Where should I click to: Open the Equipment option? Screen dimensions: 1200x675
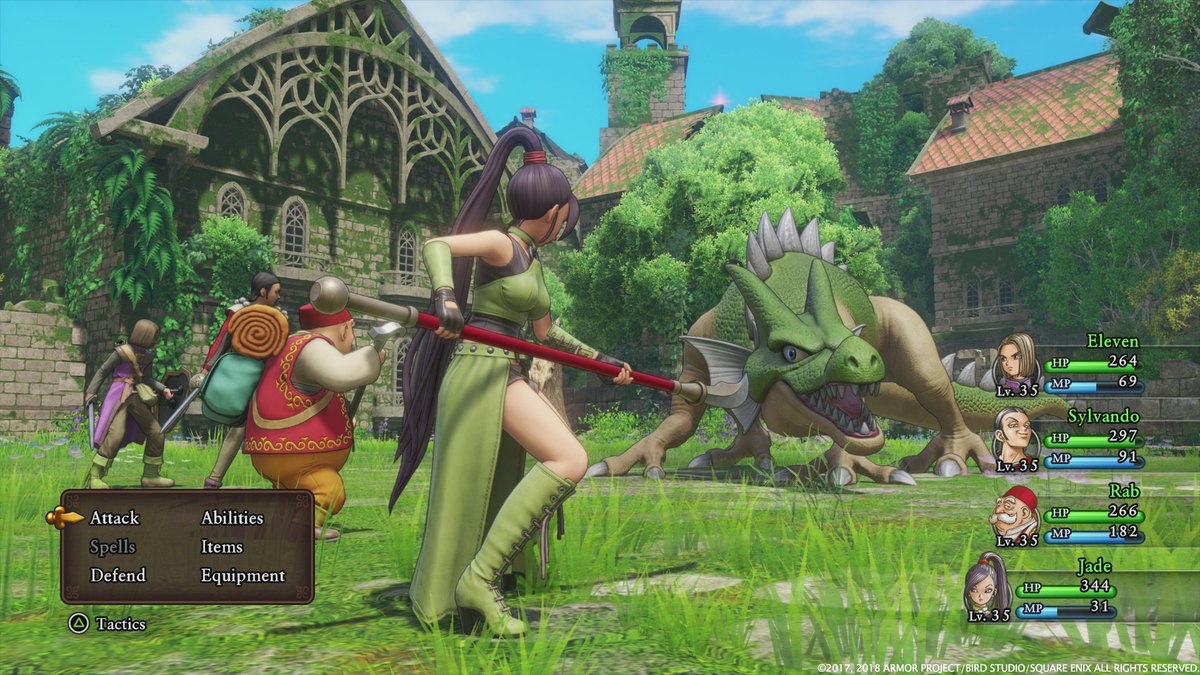click(x=242, y=576)
